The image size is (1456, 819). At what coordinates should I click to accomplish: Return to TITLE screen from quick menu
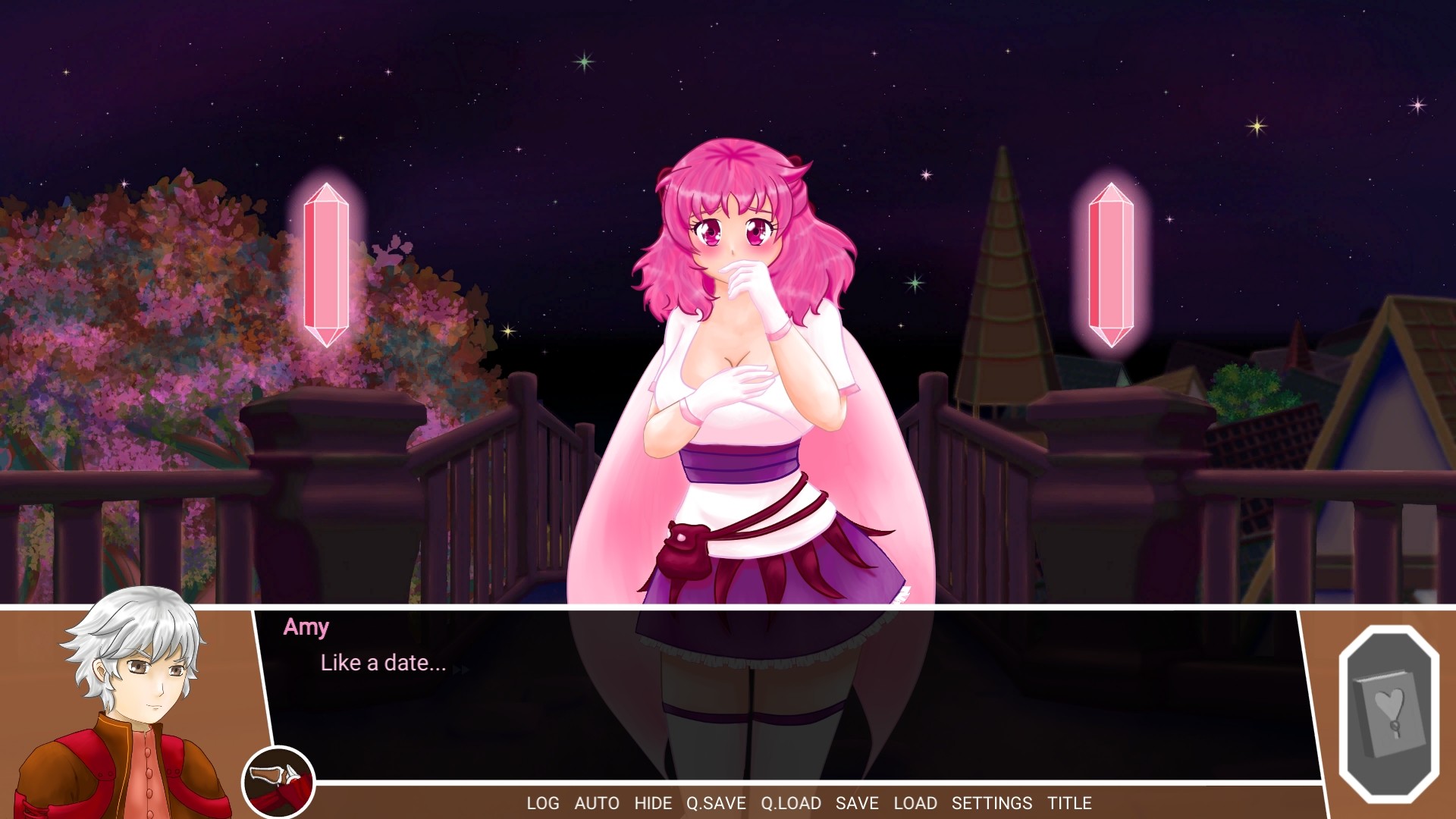pyautogui.click(x=1068, y=803)
